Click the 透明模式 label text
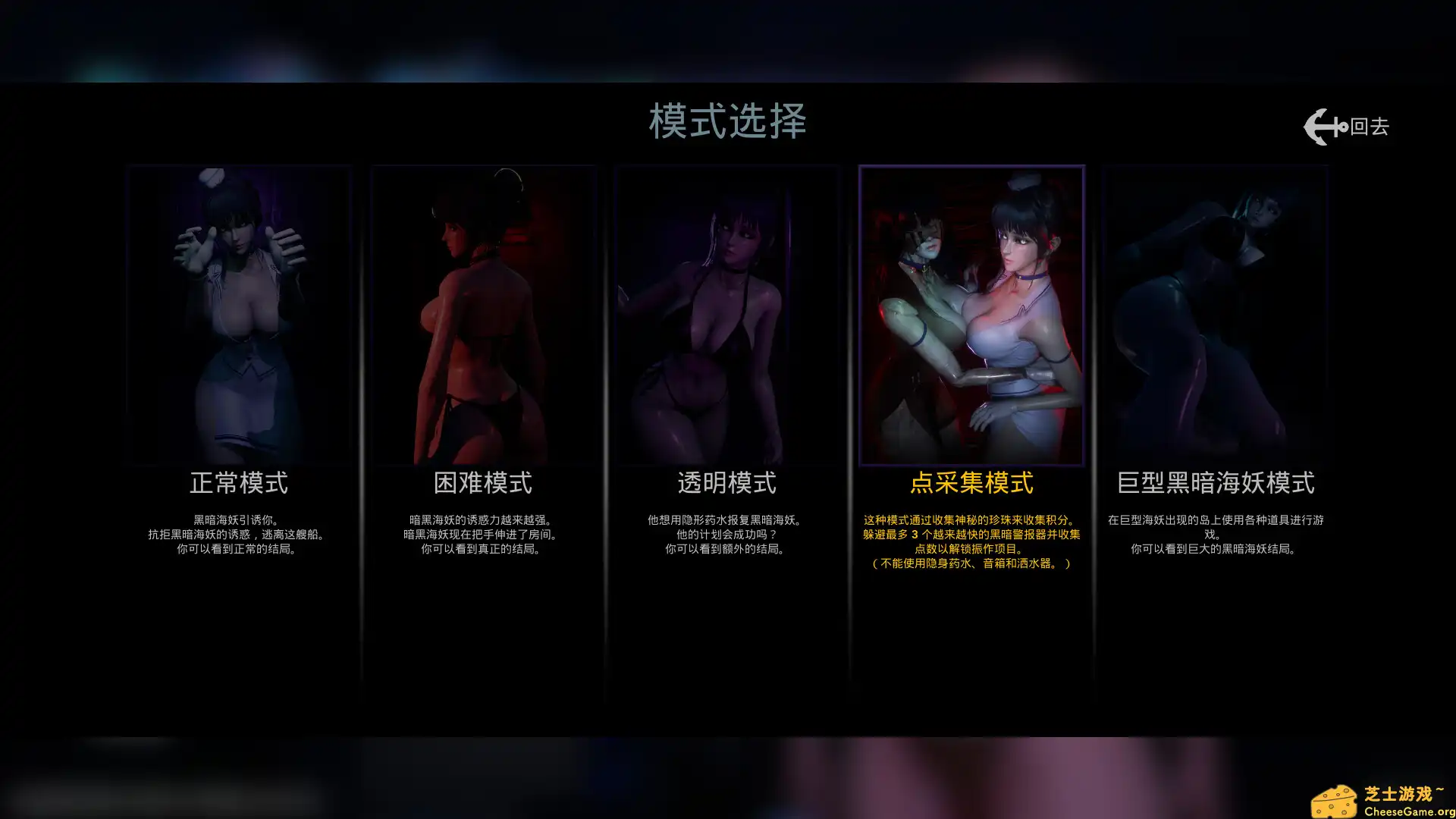This screenshot has height=819, width=1456. coord(727,482)
